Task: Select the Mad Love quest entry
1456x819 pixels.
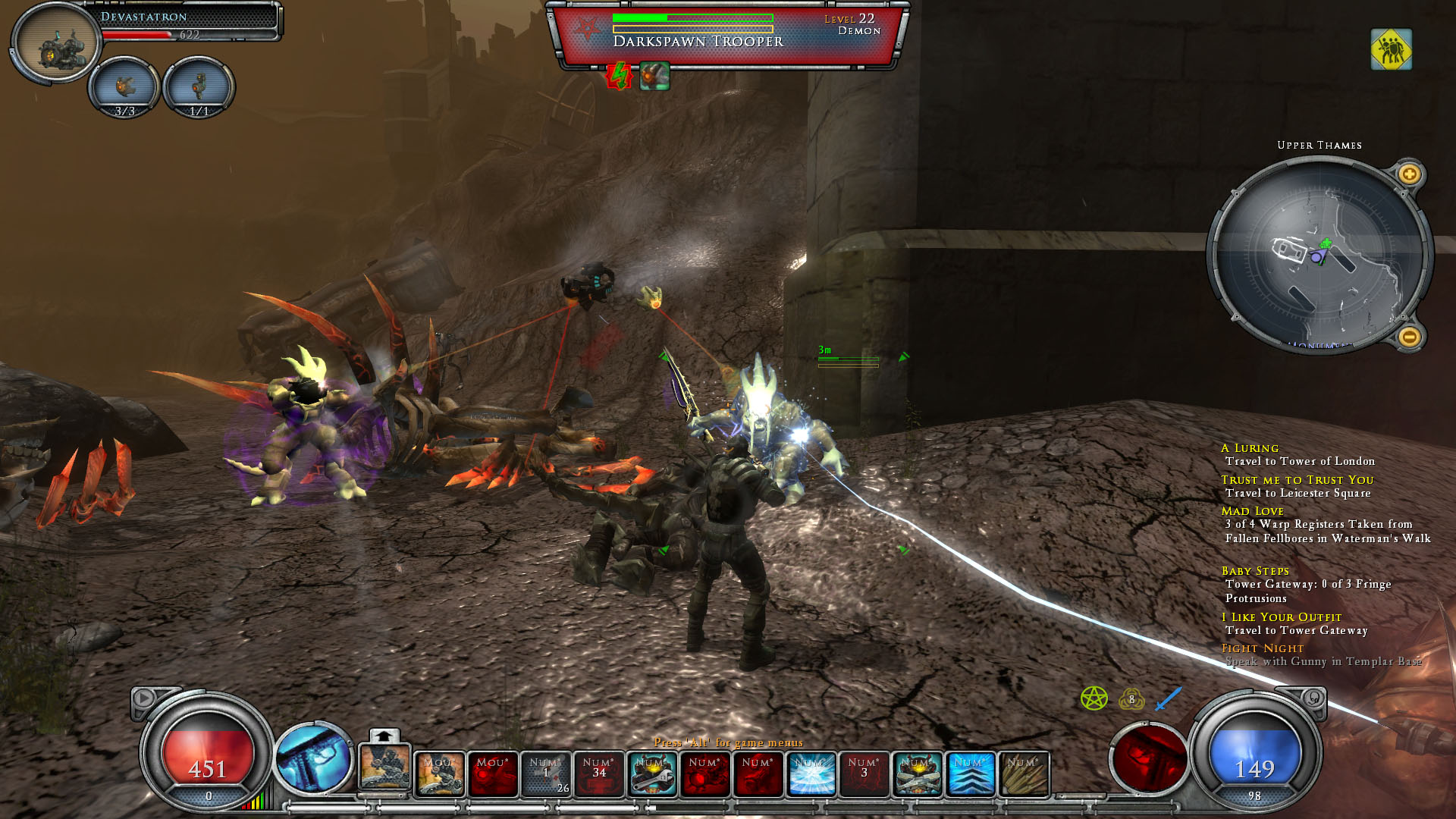Action: [x=1252, y=511]
